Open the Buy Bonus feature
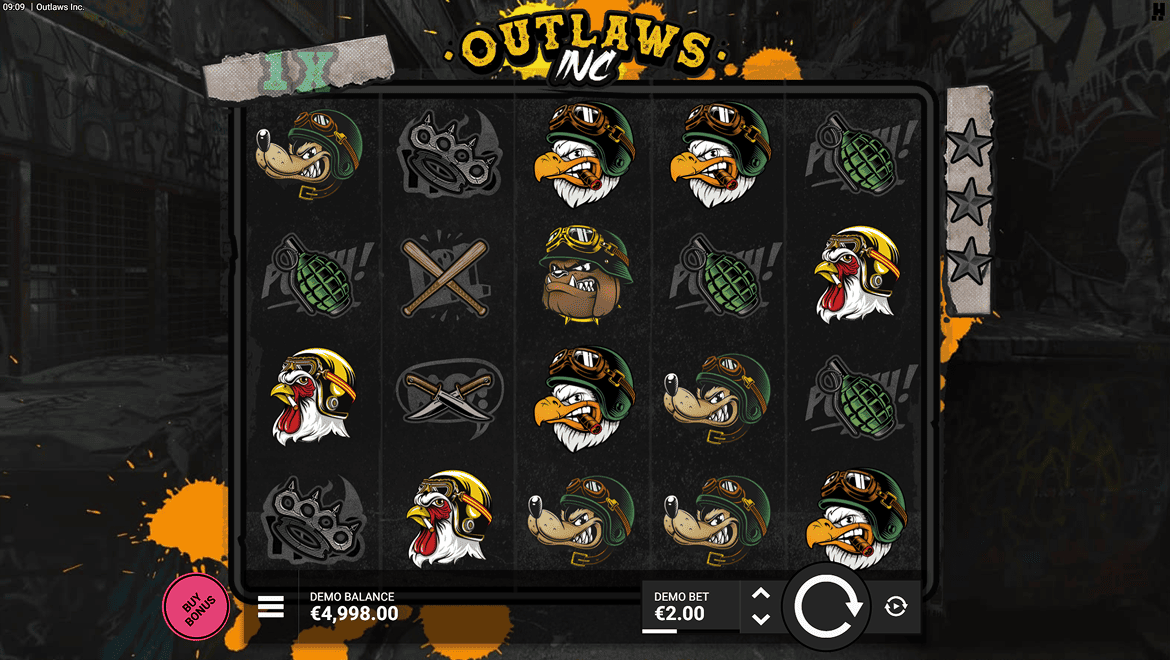Screen dimensions: 1170x660 pyautogui.click(x=194, y=606)
